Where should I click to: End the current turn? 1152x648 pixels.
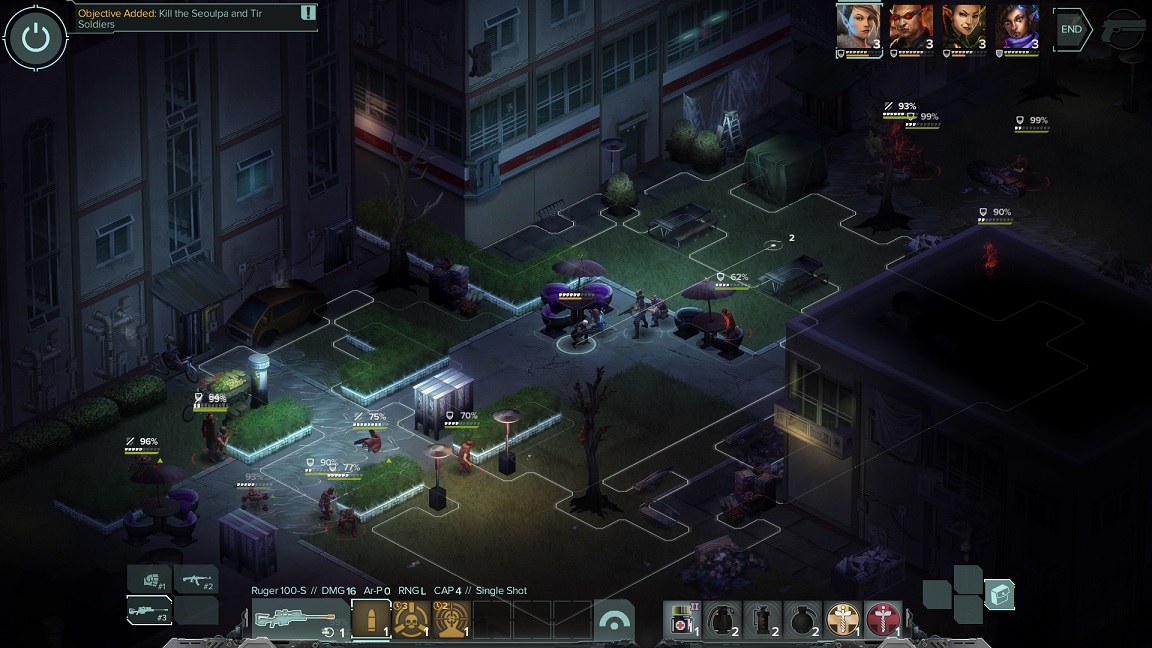click(x=1071, y=29)
